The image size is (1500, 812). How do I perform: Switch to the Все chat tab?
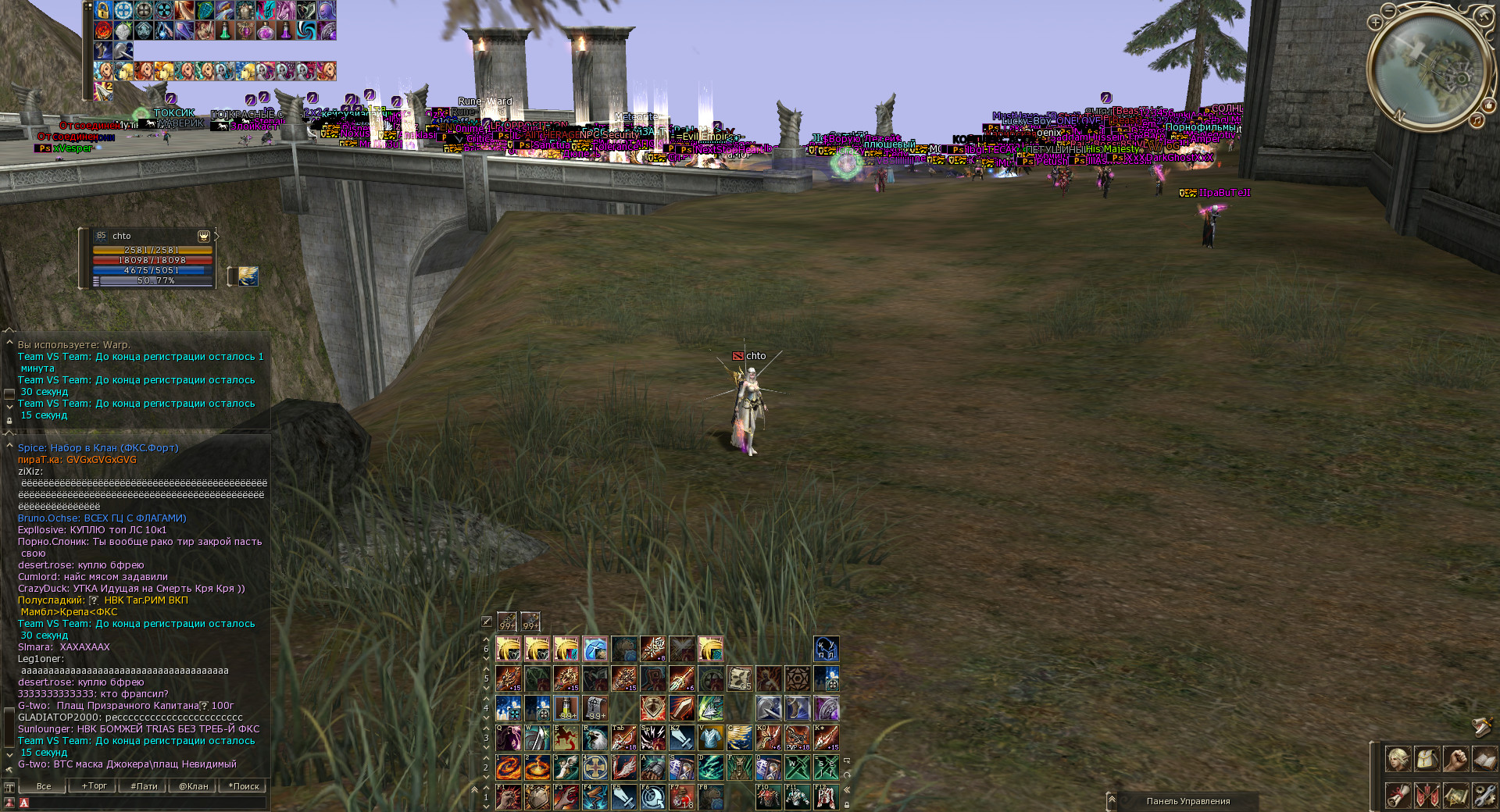tap(44, 786)
